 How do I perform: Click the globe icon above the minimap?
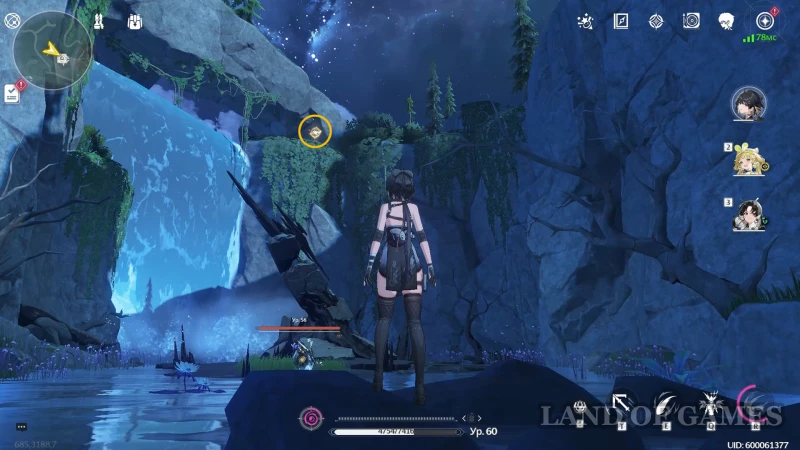point(12,19)
